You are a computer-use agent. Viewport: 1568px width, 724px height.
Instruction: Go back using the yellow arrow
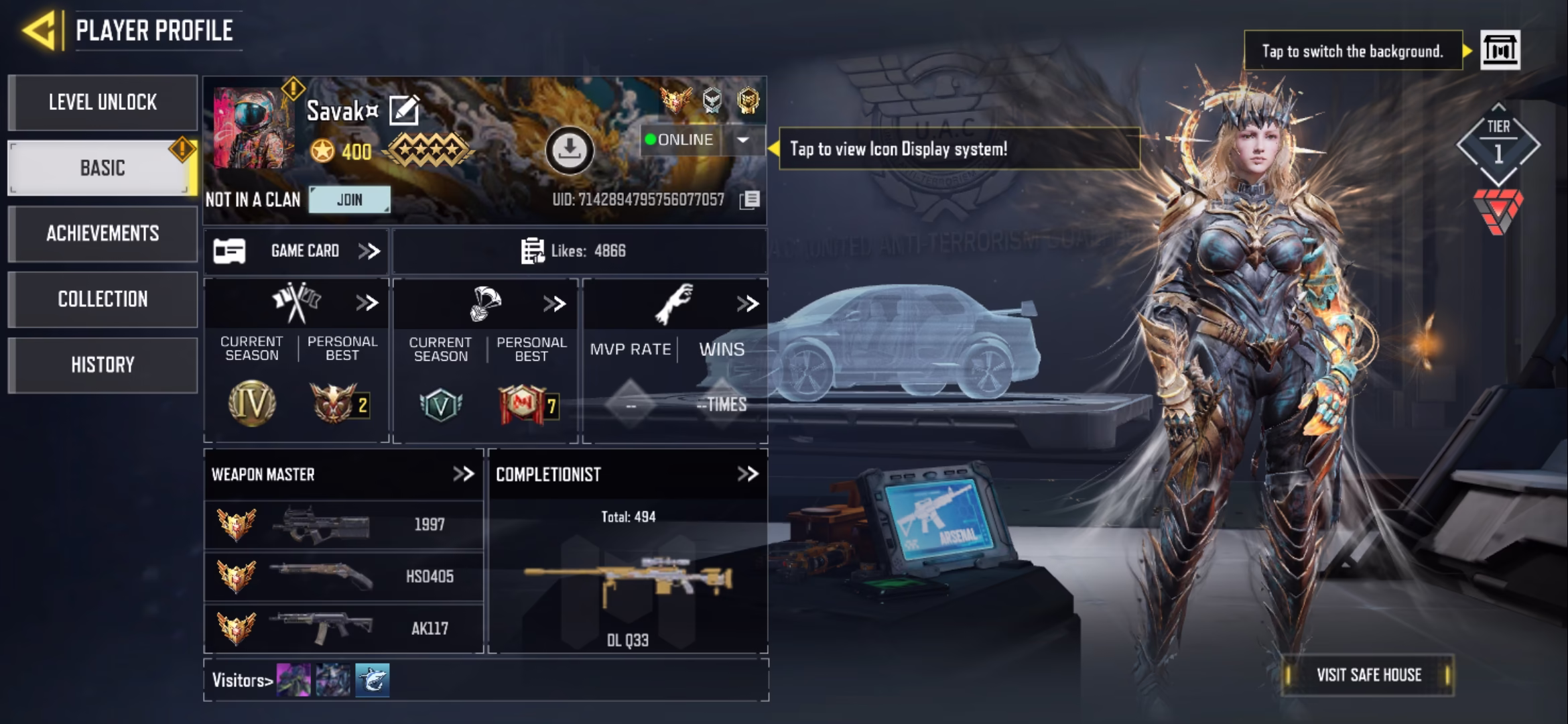click(x=39, y=30)
